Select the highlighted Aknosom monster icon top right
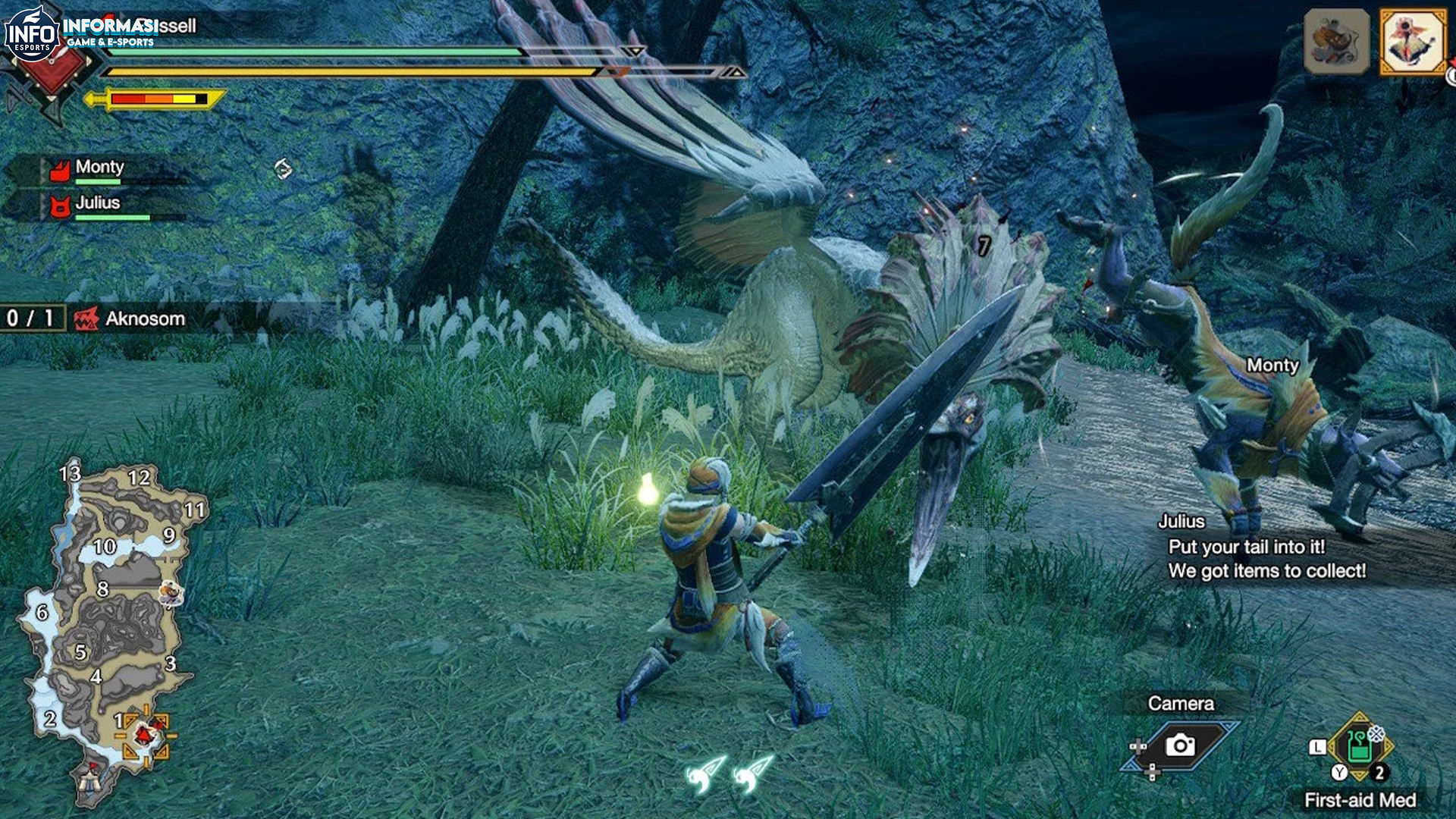 tap(1413, 39)
